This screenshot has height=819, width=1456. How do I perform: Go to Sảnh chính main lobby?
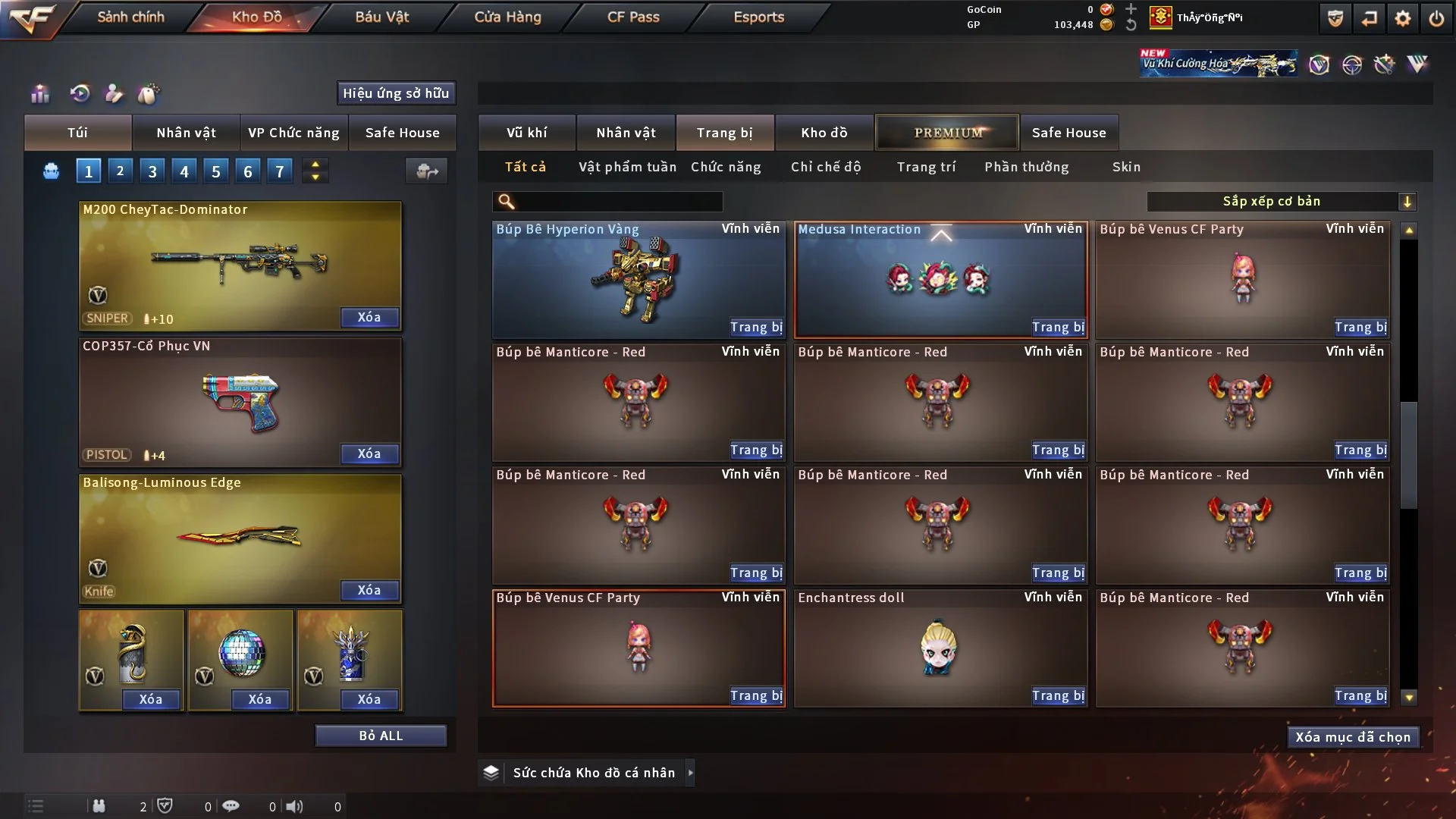coord(130,17)
